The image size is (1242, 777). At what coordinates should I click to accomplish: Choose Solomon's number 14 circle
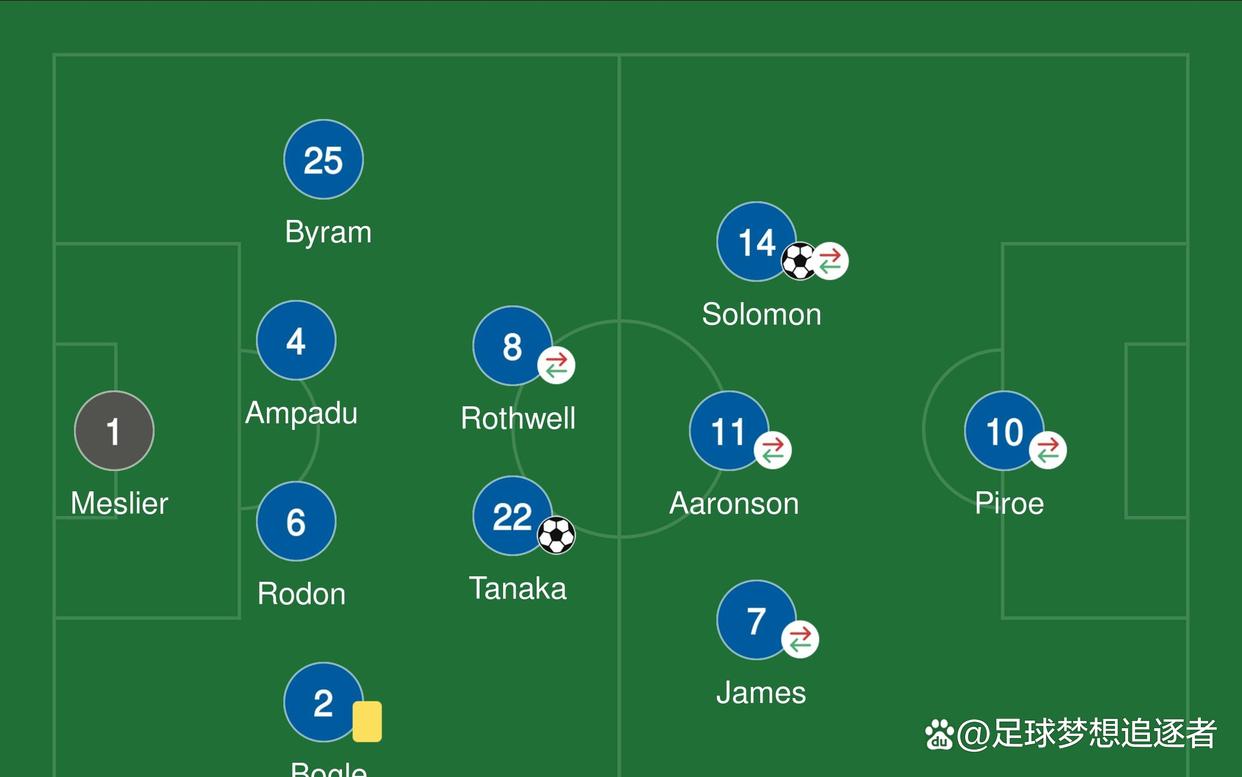(755, 241)
